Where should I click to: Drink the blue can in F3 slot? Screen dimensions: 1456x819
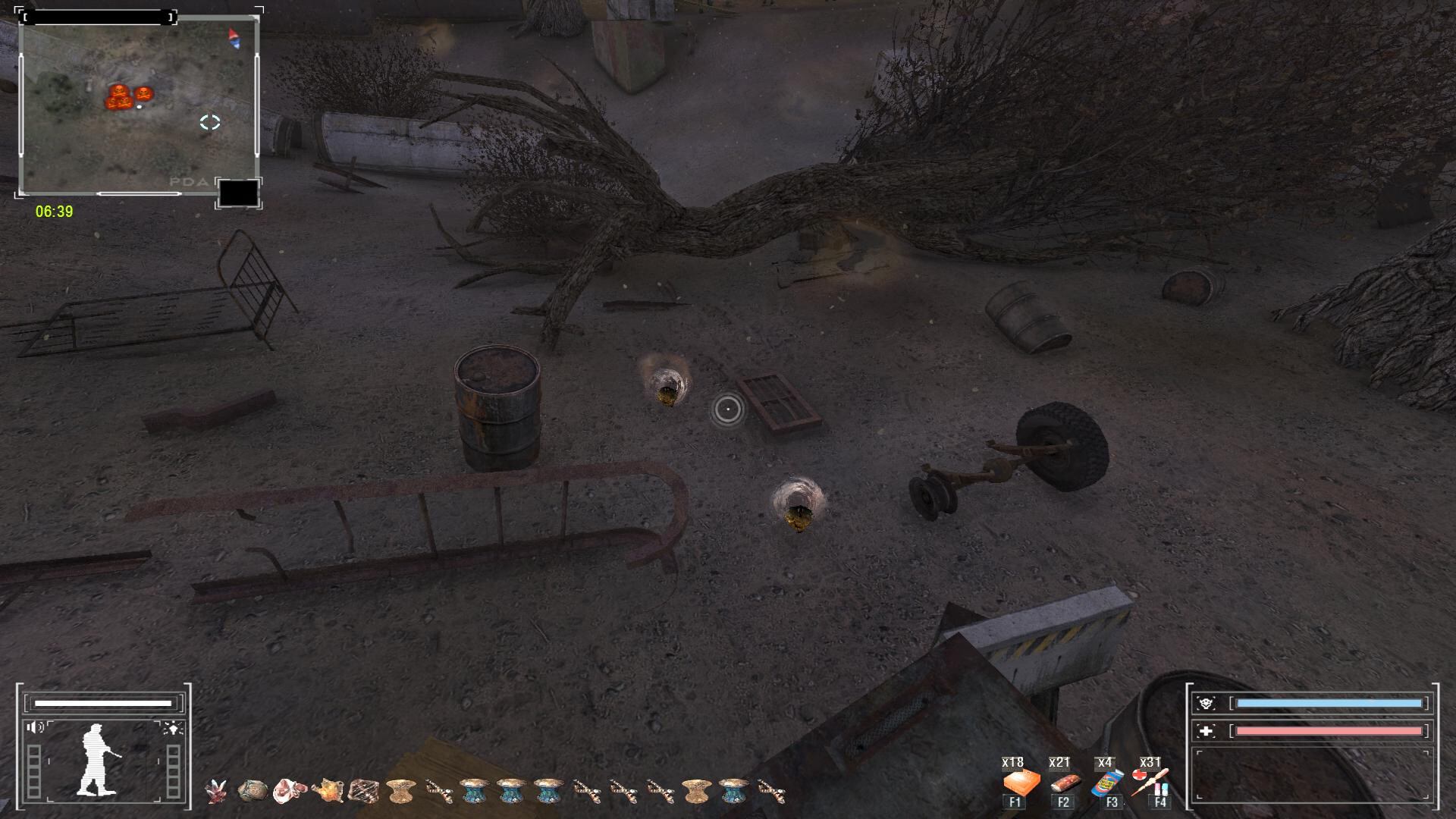pos(1108,782)
